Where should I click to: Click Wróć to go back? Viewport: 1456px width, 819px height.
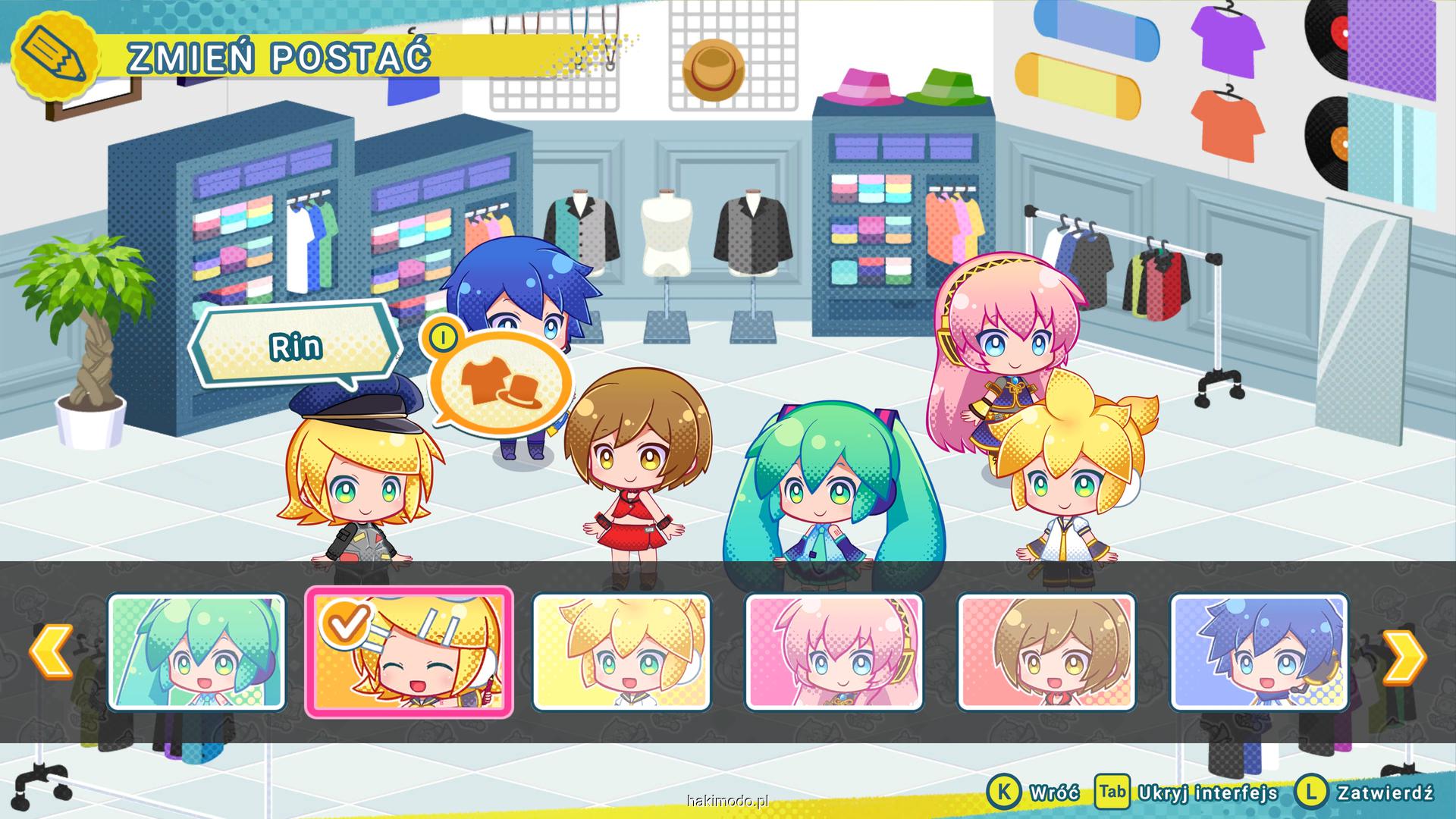click(x=1034, y=793)
